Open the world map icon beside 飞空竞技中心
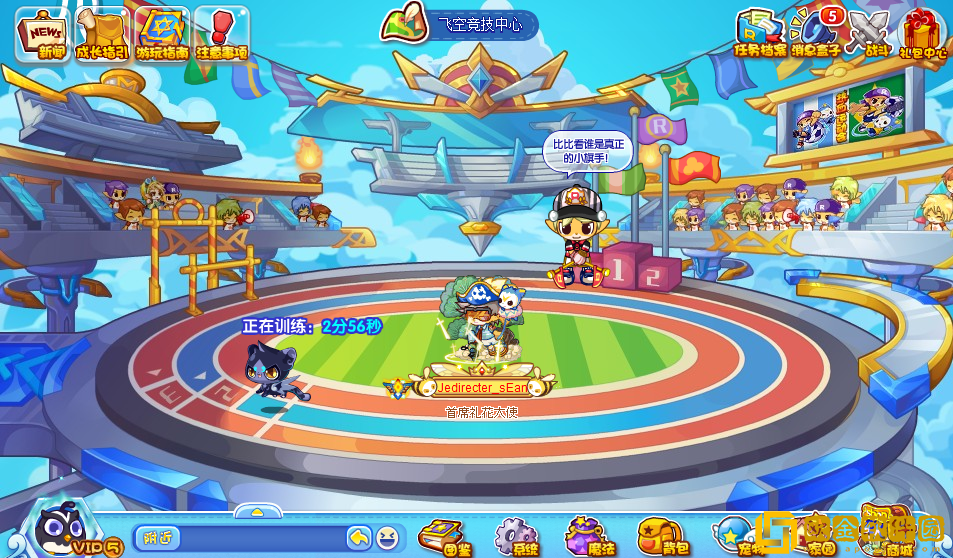Image resolution: width=953 pixels, height=558 pixels. (x=404, y=25)
